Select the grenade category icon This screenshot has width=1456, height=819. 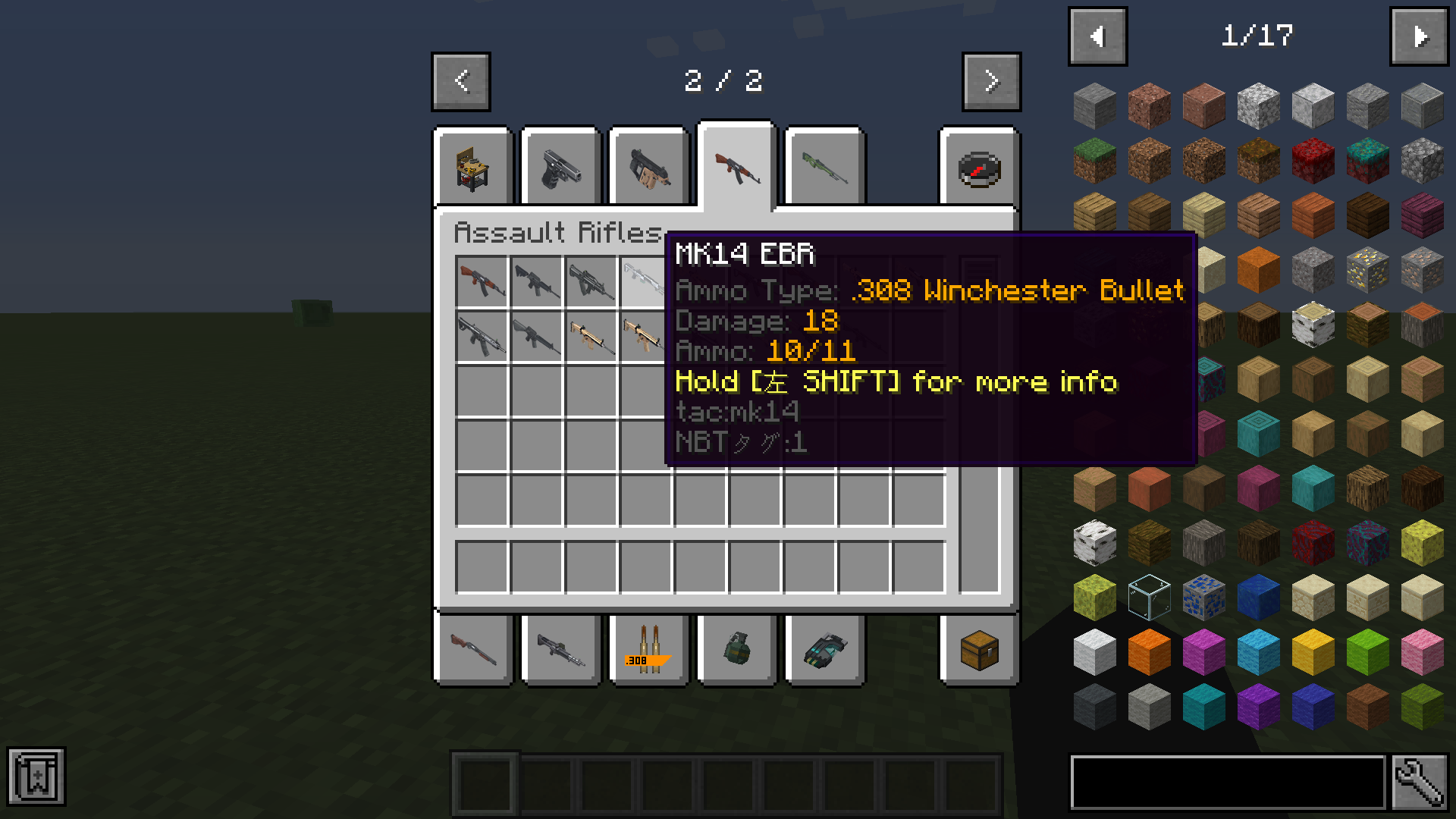point(736,651)
